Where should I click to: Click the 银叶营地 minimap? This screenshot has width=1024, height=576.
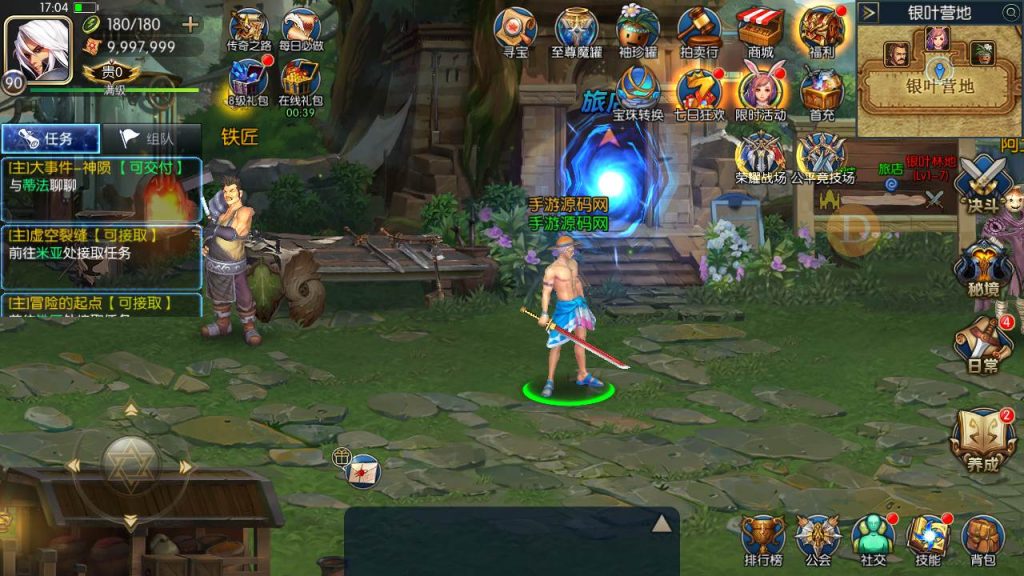pos(938,78)
